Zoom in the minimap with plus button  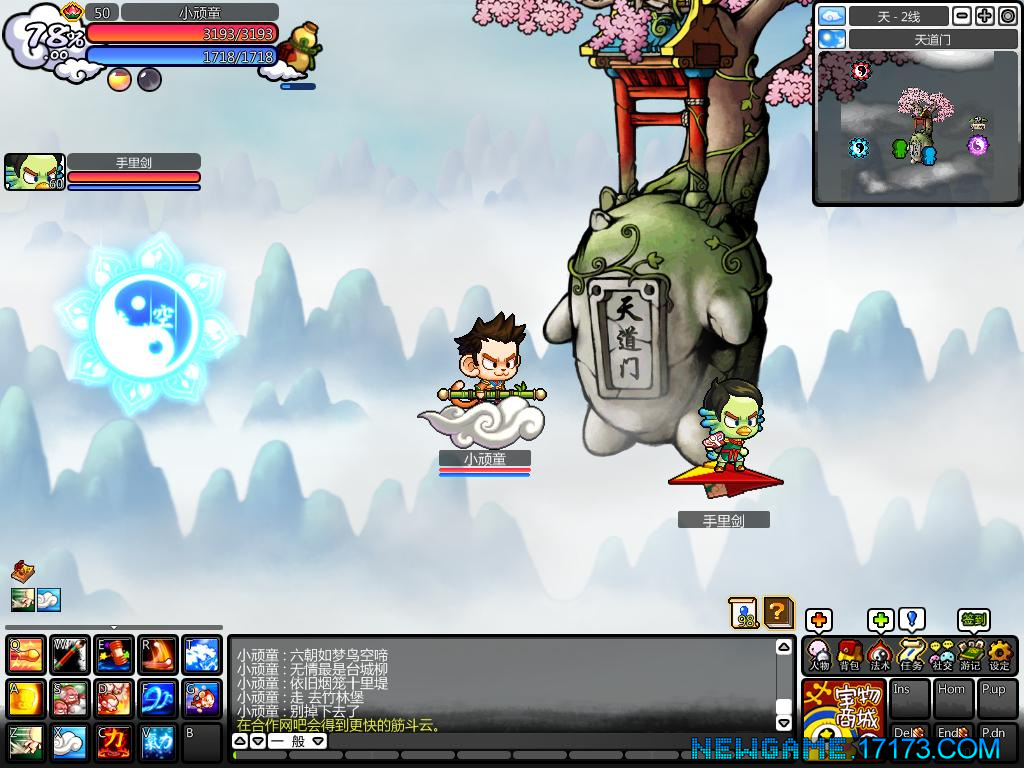(x=985, y=16)
